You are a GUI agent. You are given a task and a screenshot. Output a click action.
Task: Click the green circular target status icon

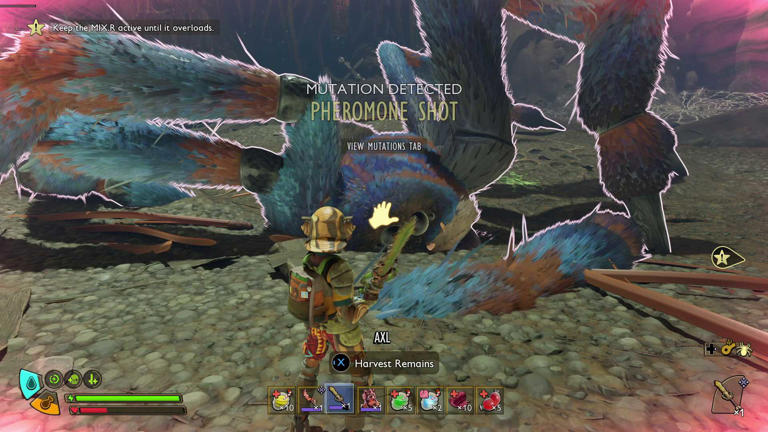(x=55, y=379)
